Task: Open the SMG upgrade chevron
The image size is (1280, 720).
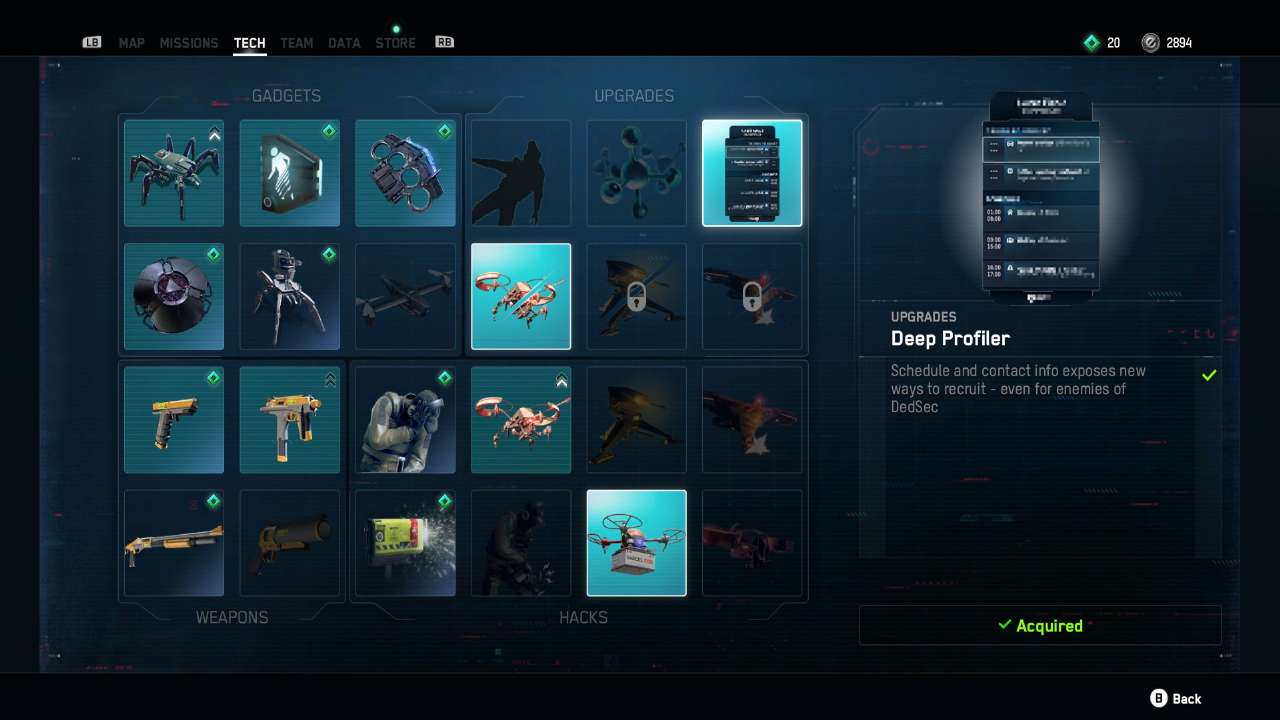Action: [328, 381]
